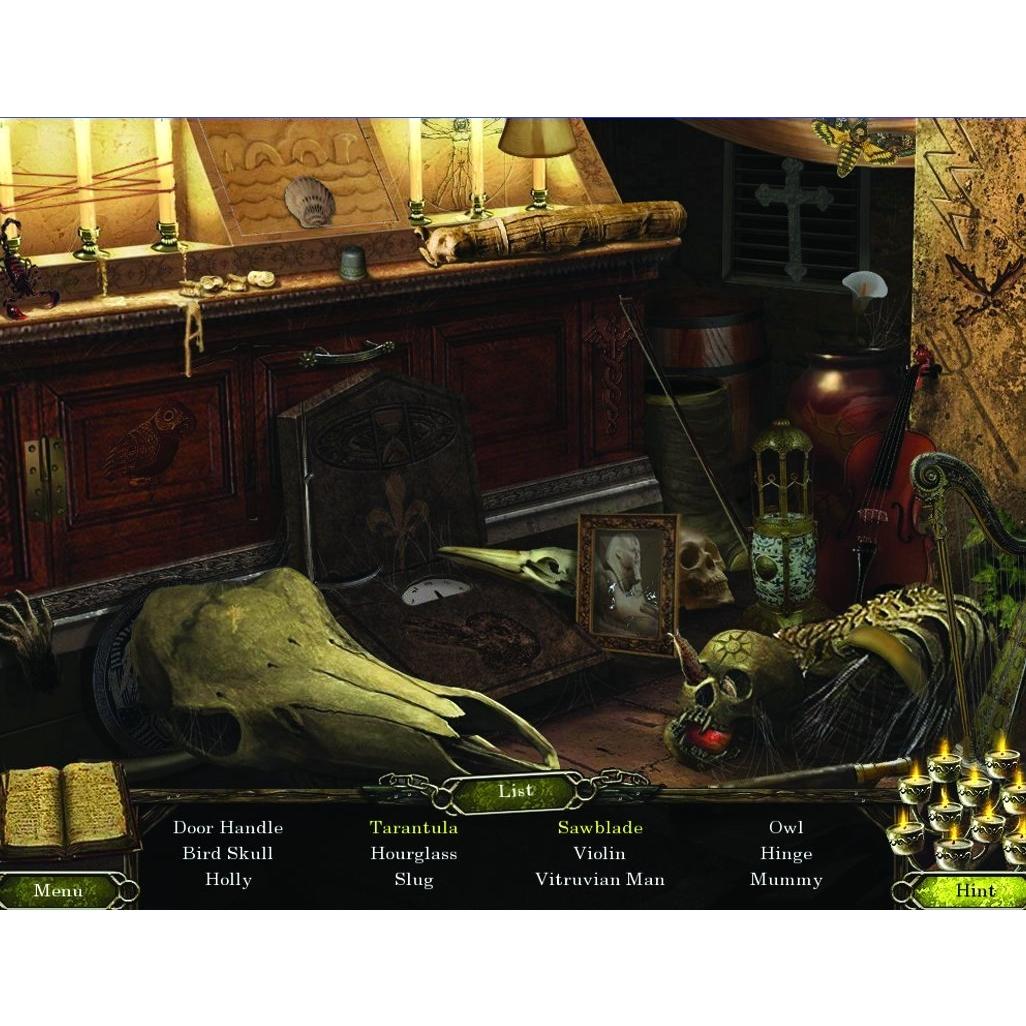The width and height of the screenshot is (1026, 1026).
Task: Click the List header label
Action: (515, 791)
